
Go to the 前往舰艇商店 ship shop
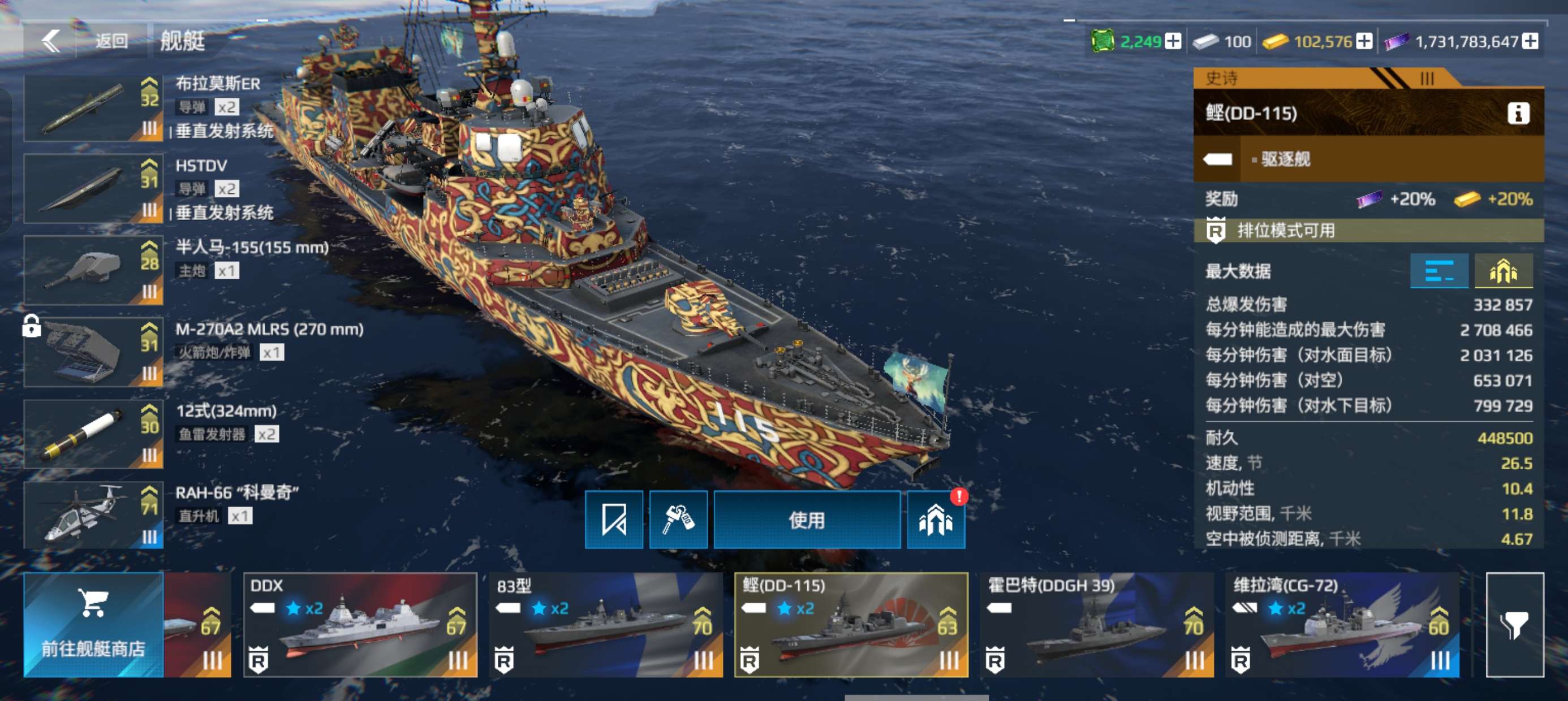click(x=93, y=624)
